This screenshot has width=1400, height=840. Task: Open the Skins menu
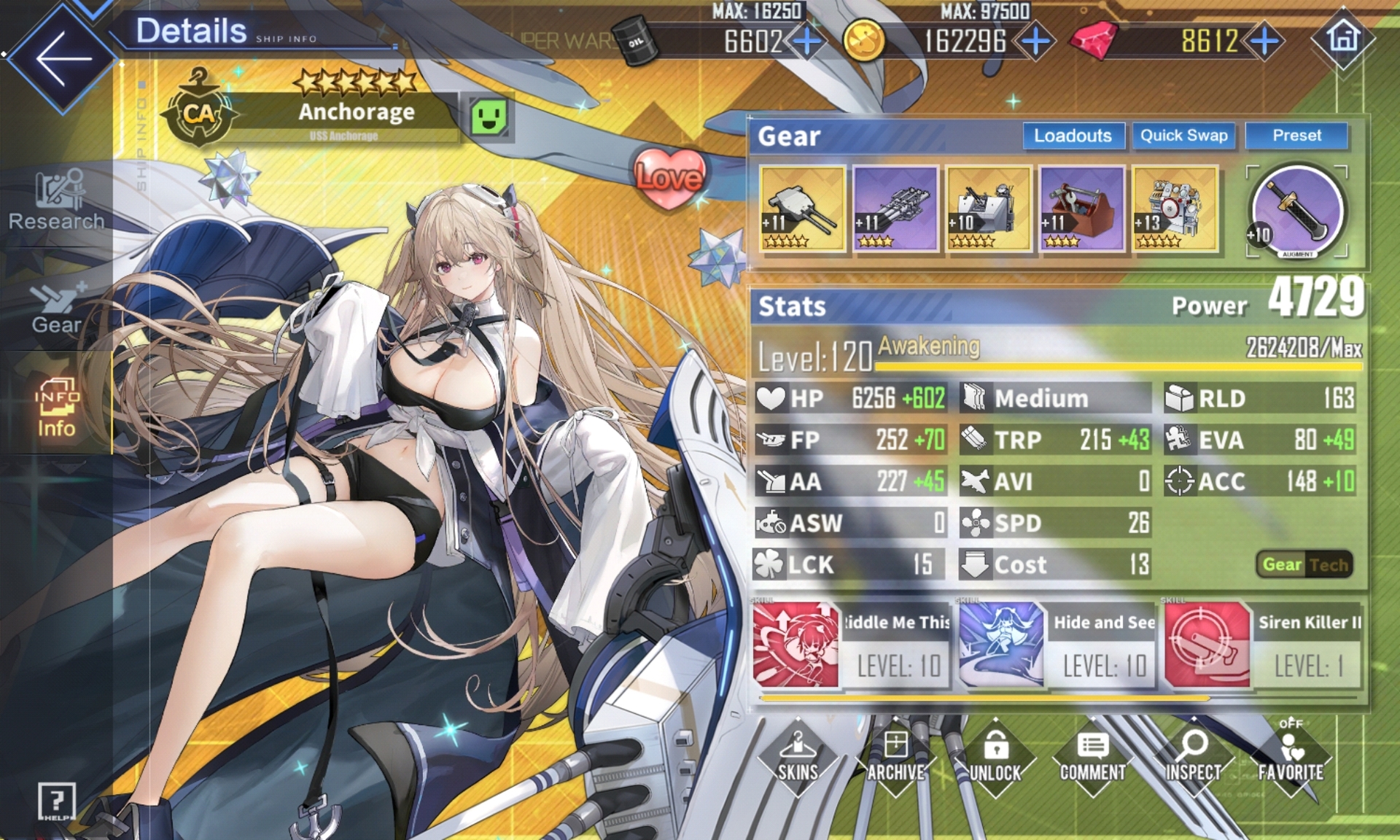coord(798,758)
